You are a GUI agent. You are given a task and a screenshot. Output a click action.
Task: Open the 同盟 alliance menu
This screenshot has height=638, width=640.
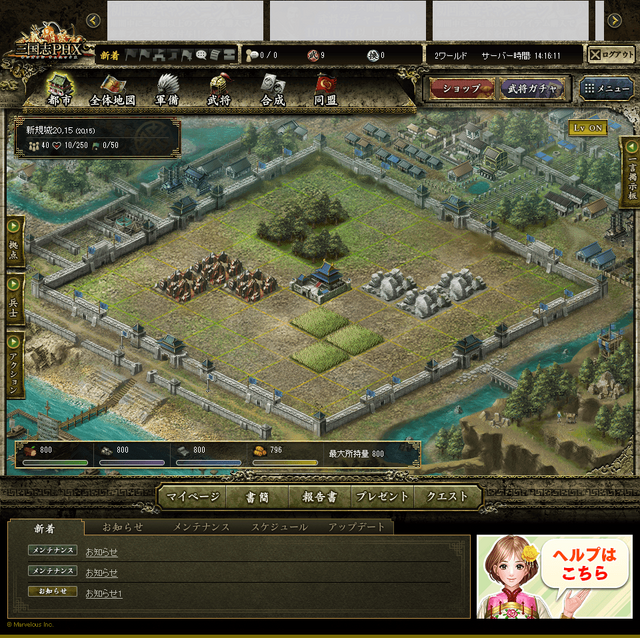(325, 90)
